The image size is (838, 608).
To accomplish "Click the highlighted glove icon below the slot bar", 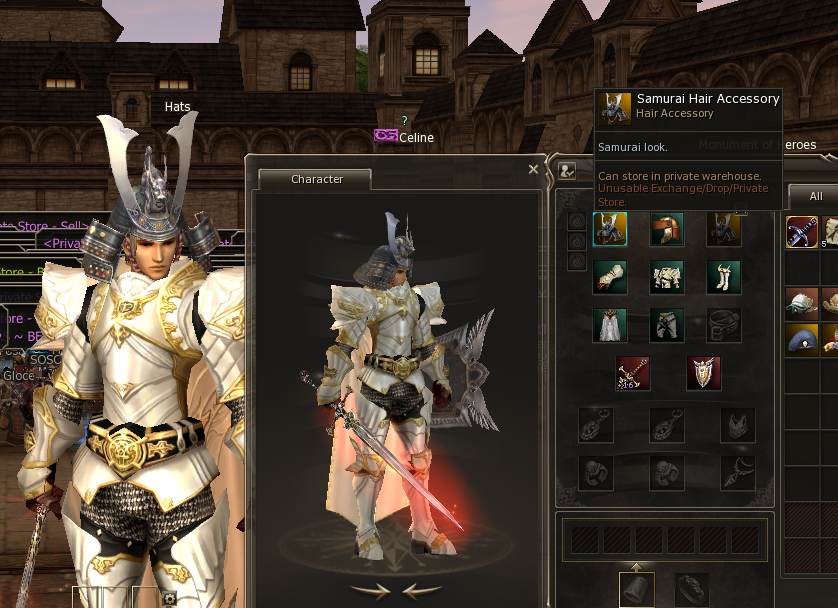I will (x=637, y=590).
